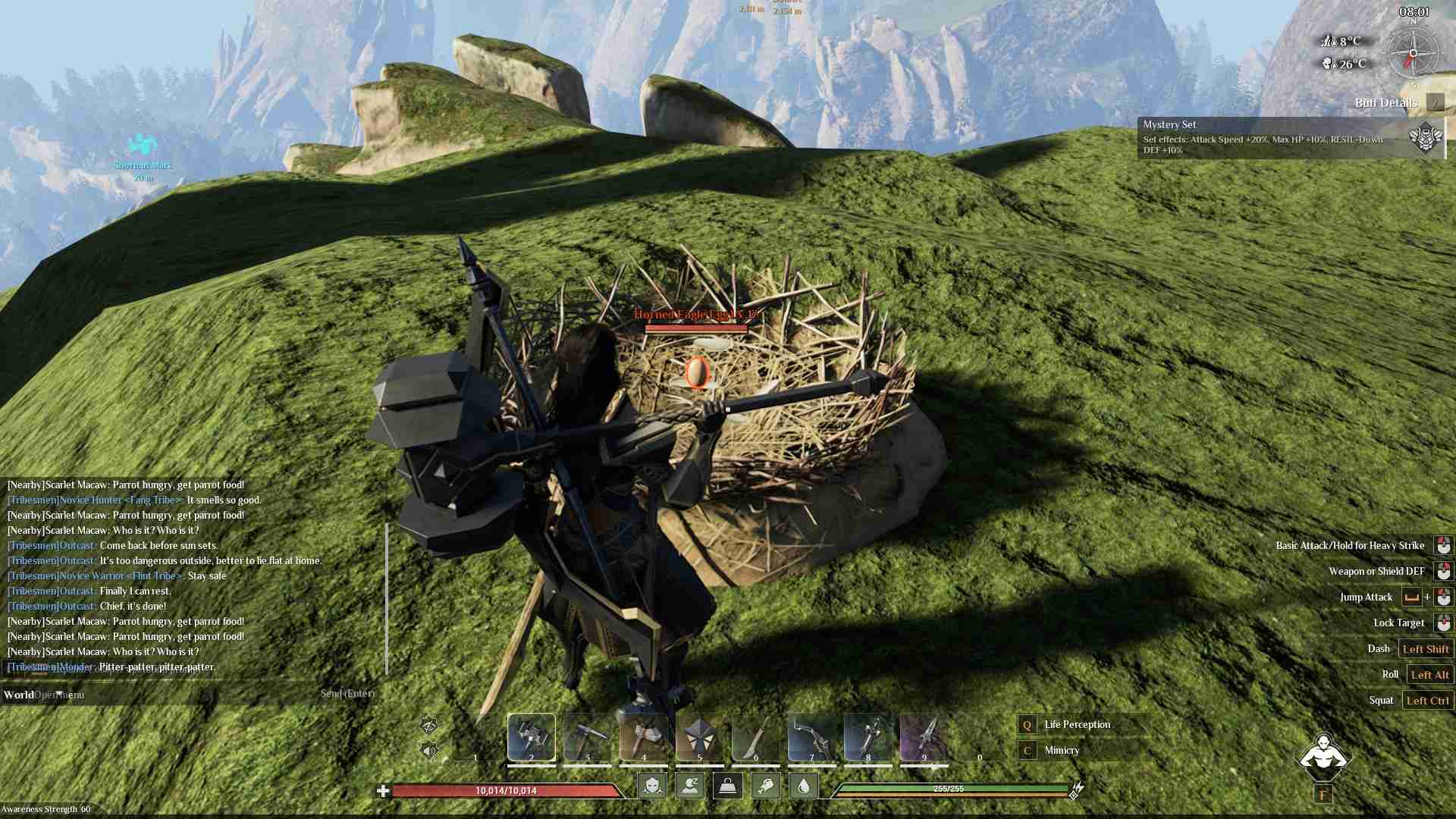The image size is (1456, 819).
Task: Select the axe in hotbar slot 4
Action: [643, 736]
